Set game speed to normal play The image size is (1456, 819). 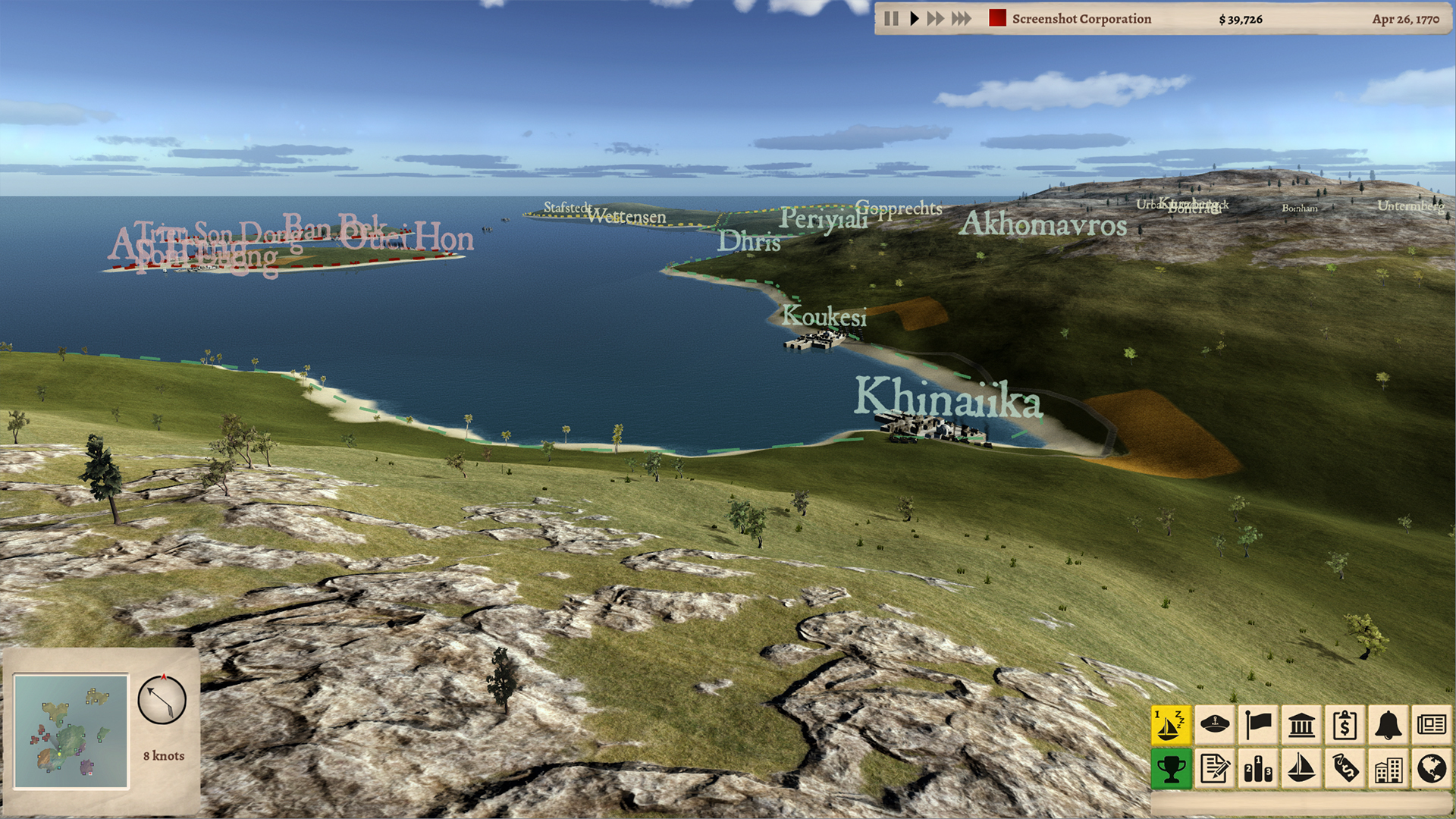[914, 19]
